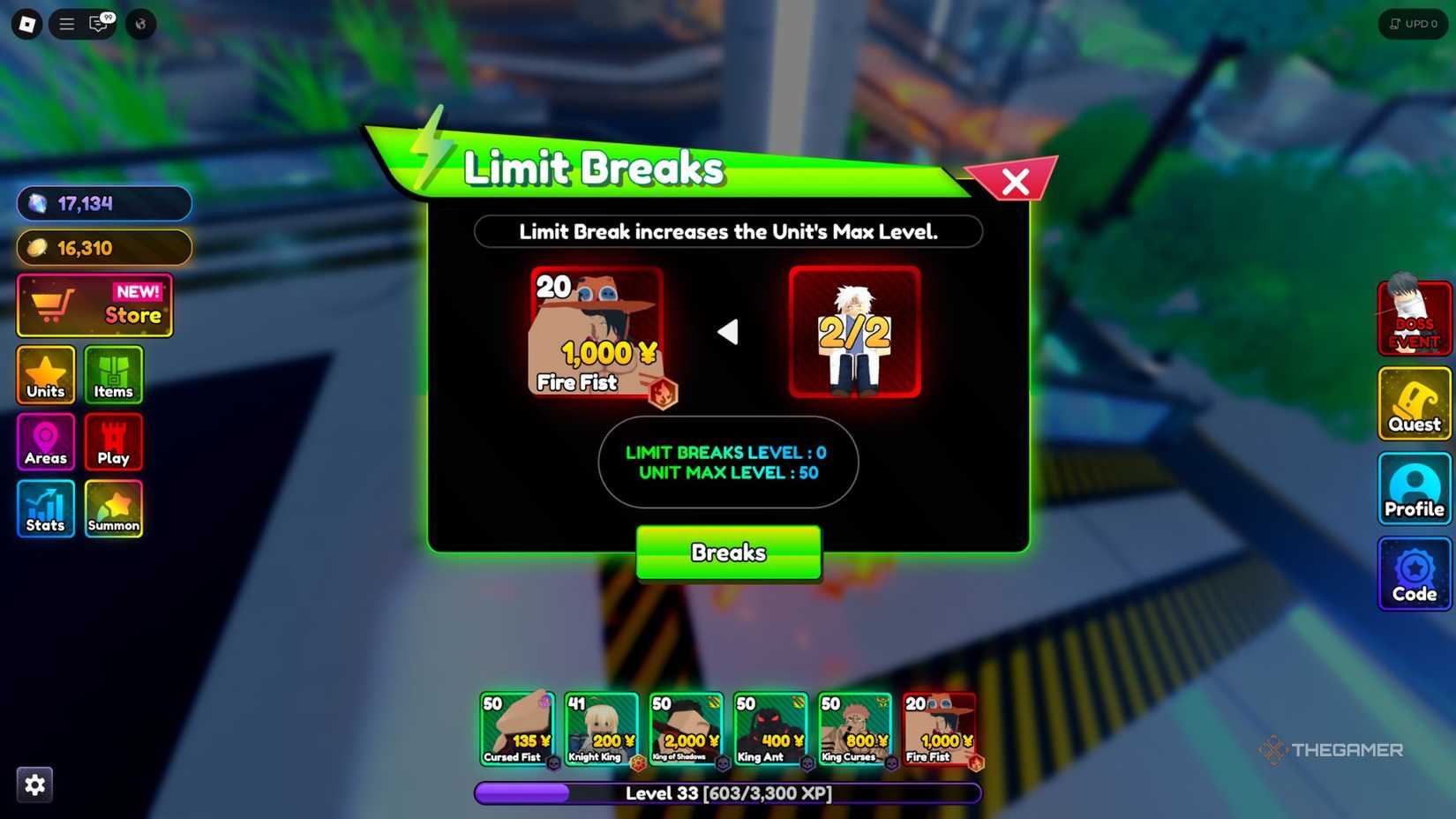Viewport: 1456px width, 819px height.
Task: Open the chat messages icon
Action: tap(97, 24)
